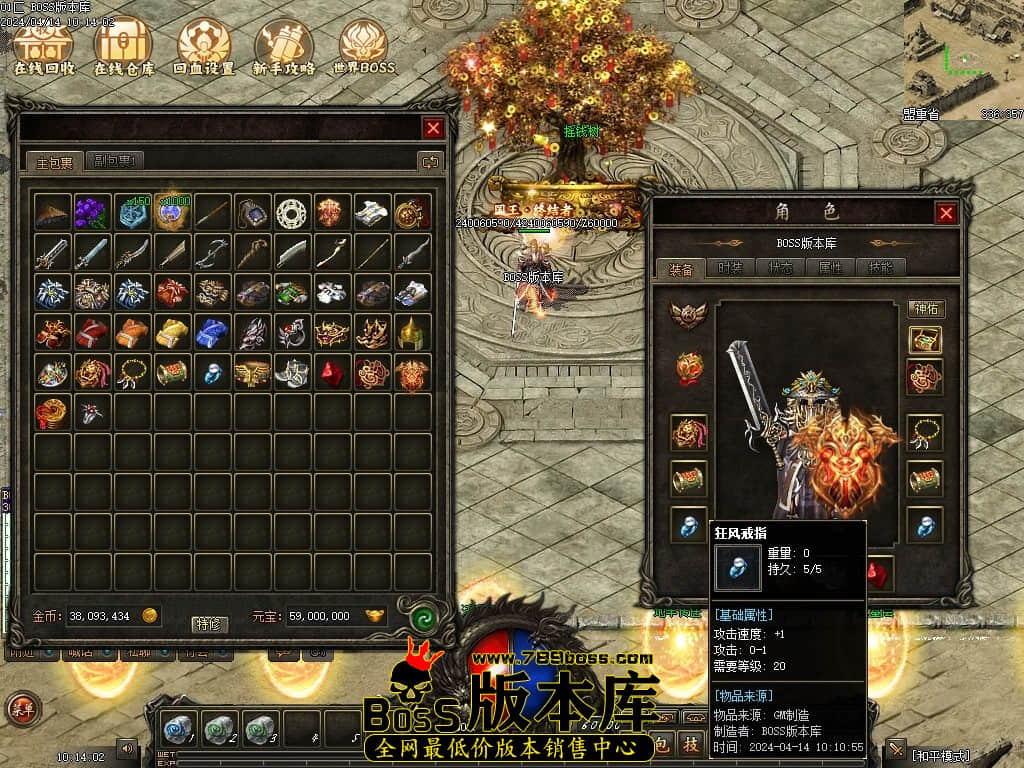
Task: Switch to the 时装 costume tab
Action: click(x=730, y=268)
